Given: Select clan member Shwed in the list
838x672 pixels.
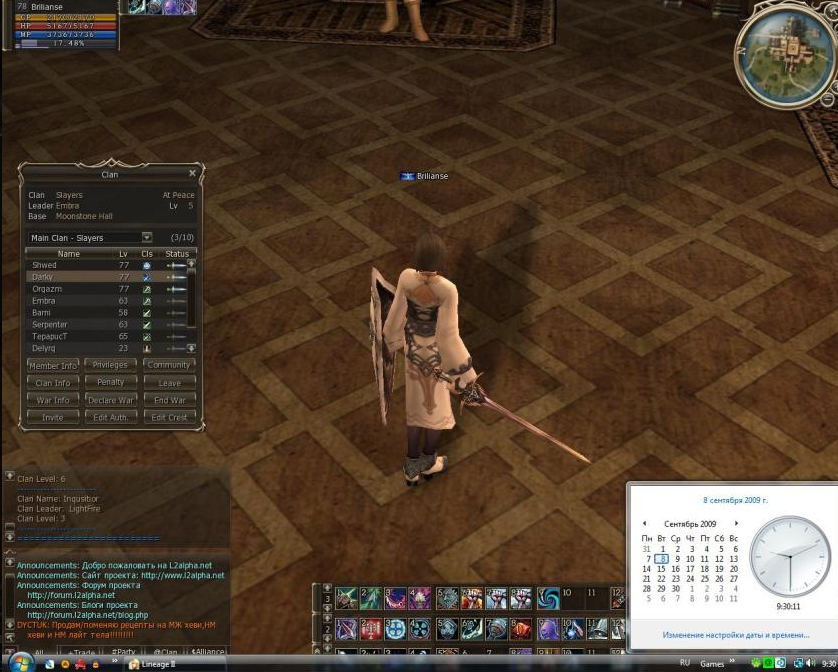Looking at the screenshot, I should coord(44,265).
